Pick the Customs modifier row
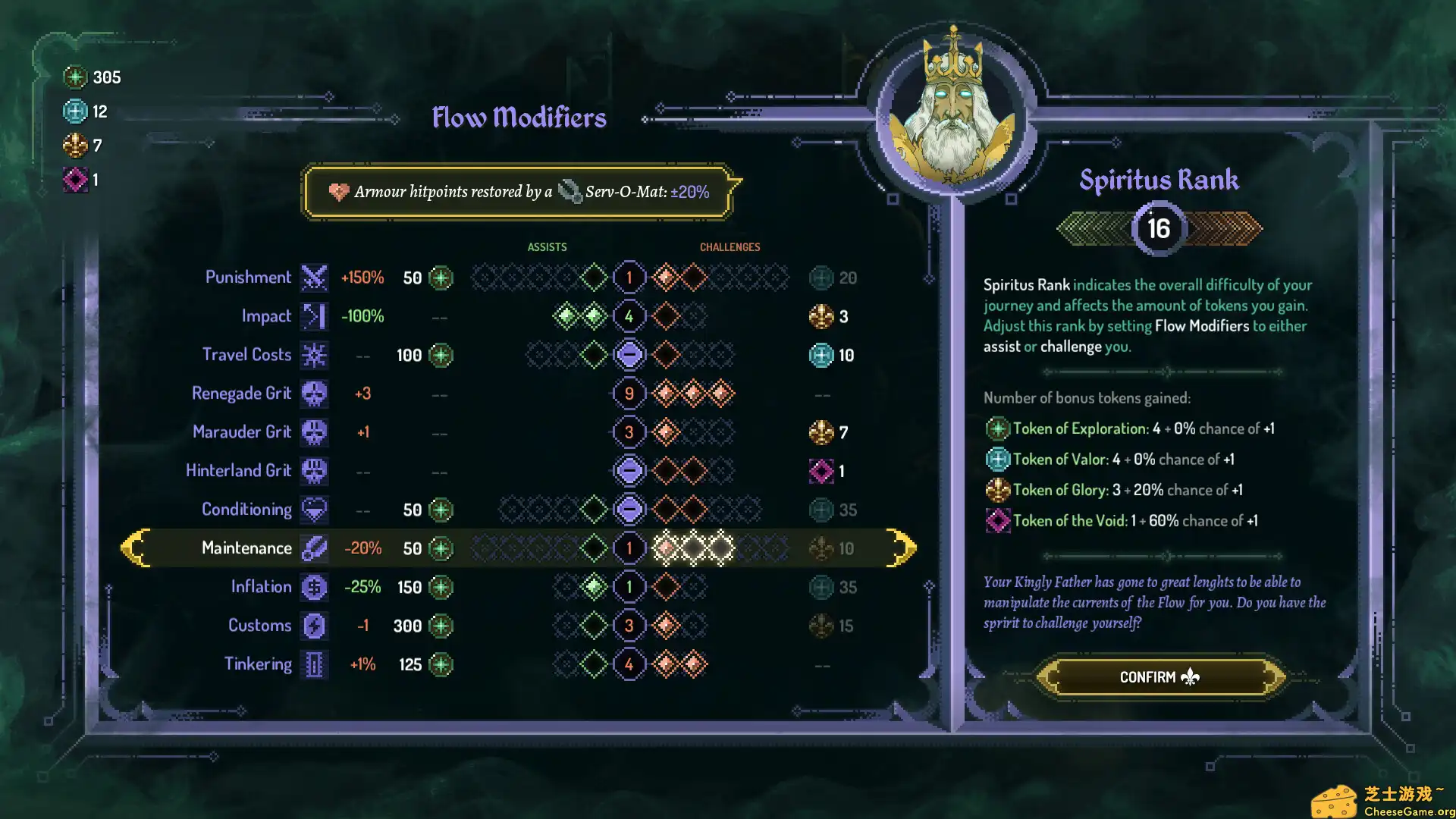The width and height of the screenshot is (1456, 819). pyautogui.click(x=259, y=626)
